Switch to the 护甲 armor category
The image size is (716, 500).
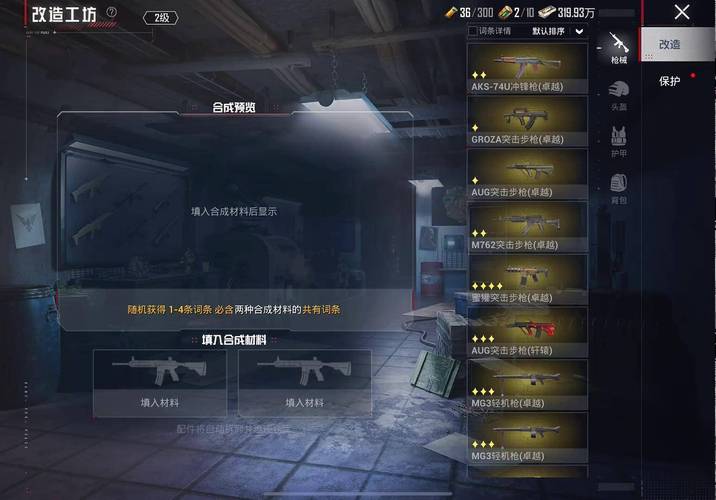pyautogui.click(x=619, y=141)
